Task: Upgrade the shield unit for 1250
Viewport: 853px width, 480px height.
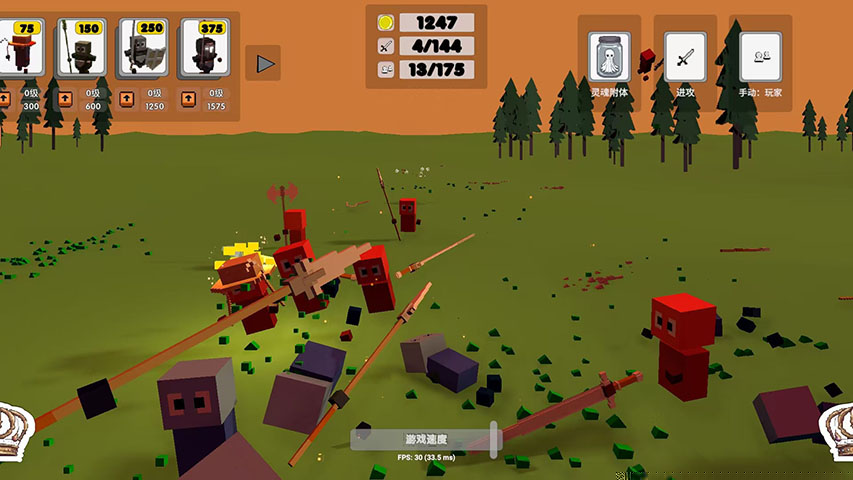Action: coord(127,99)
